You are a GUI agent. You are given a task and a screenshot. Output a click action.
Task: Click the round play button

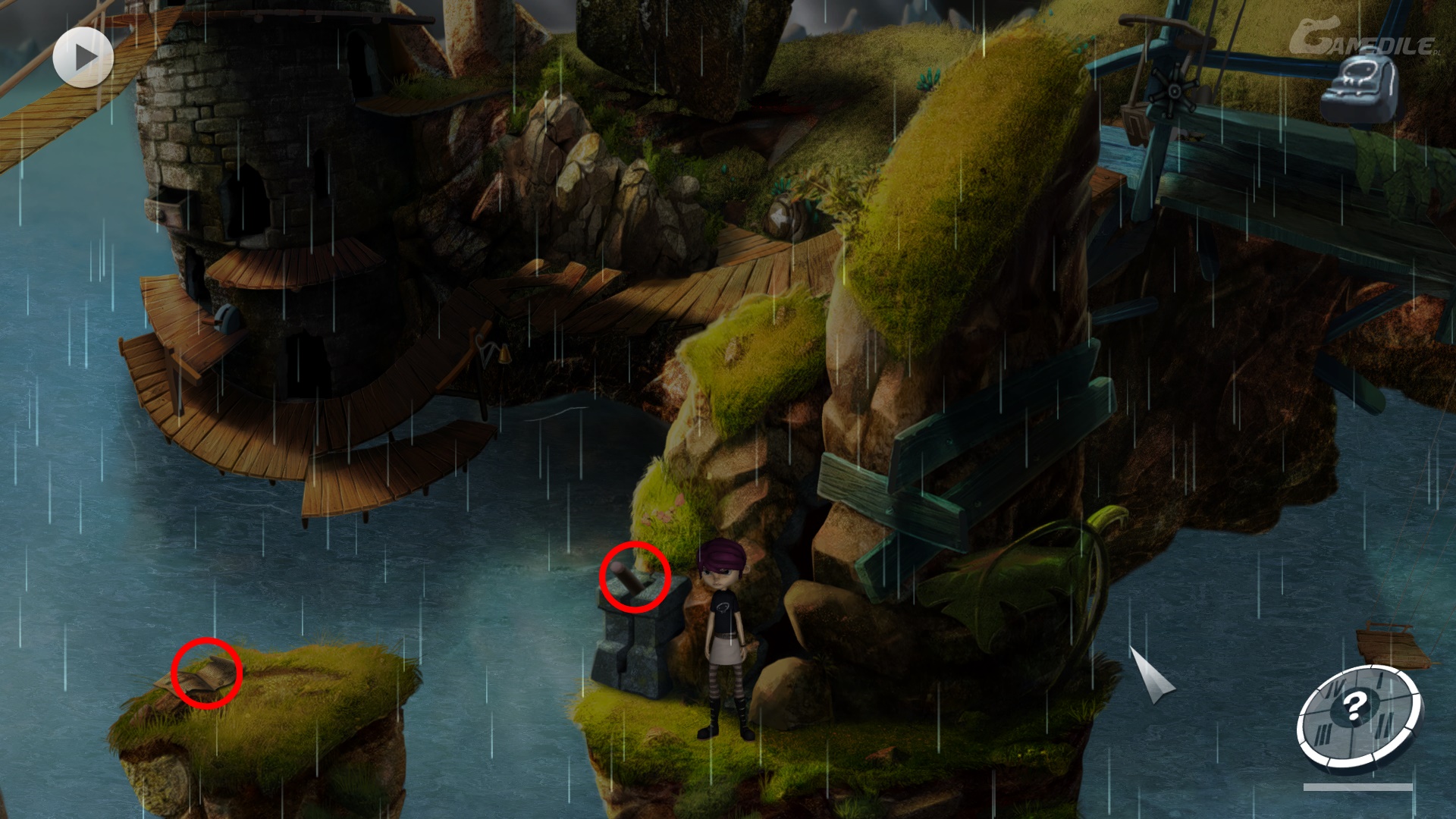pos(83,57)
